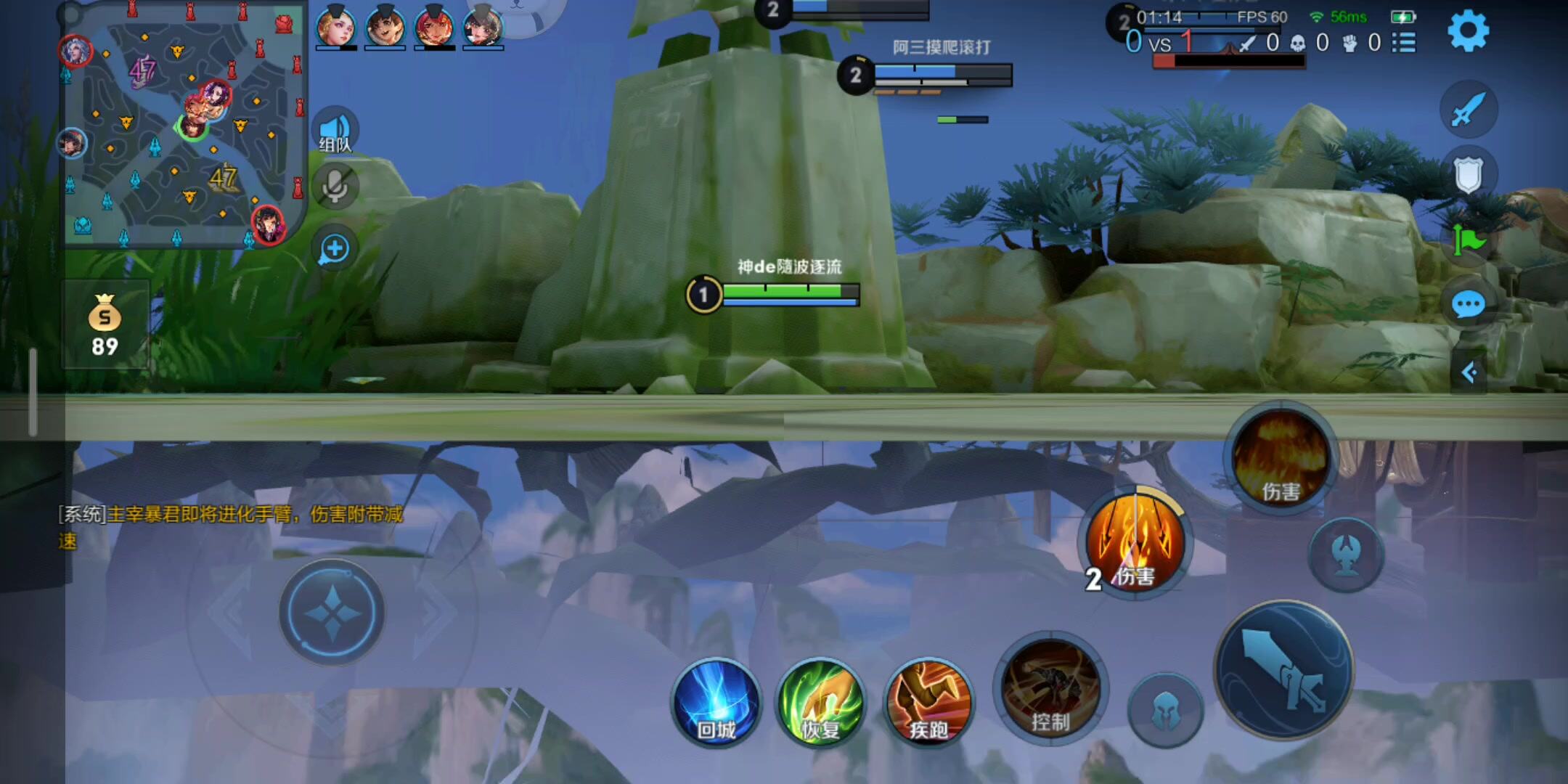Toggle the microphone button
This screenshot has height=784, width=1568.
(x=335, y=187)
